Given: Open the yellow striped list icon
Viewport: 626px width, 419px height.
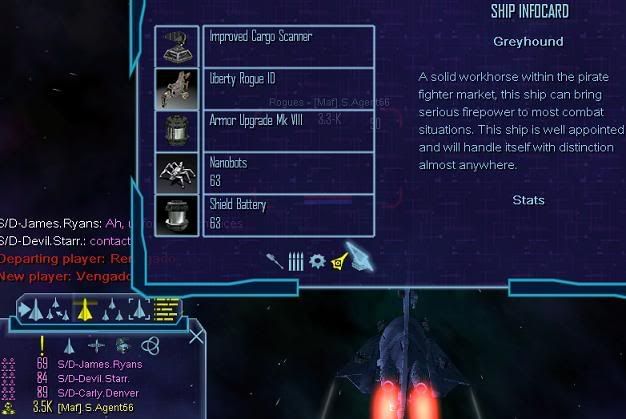Looking at the screenshot, I should point(166,309).
